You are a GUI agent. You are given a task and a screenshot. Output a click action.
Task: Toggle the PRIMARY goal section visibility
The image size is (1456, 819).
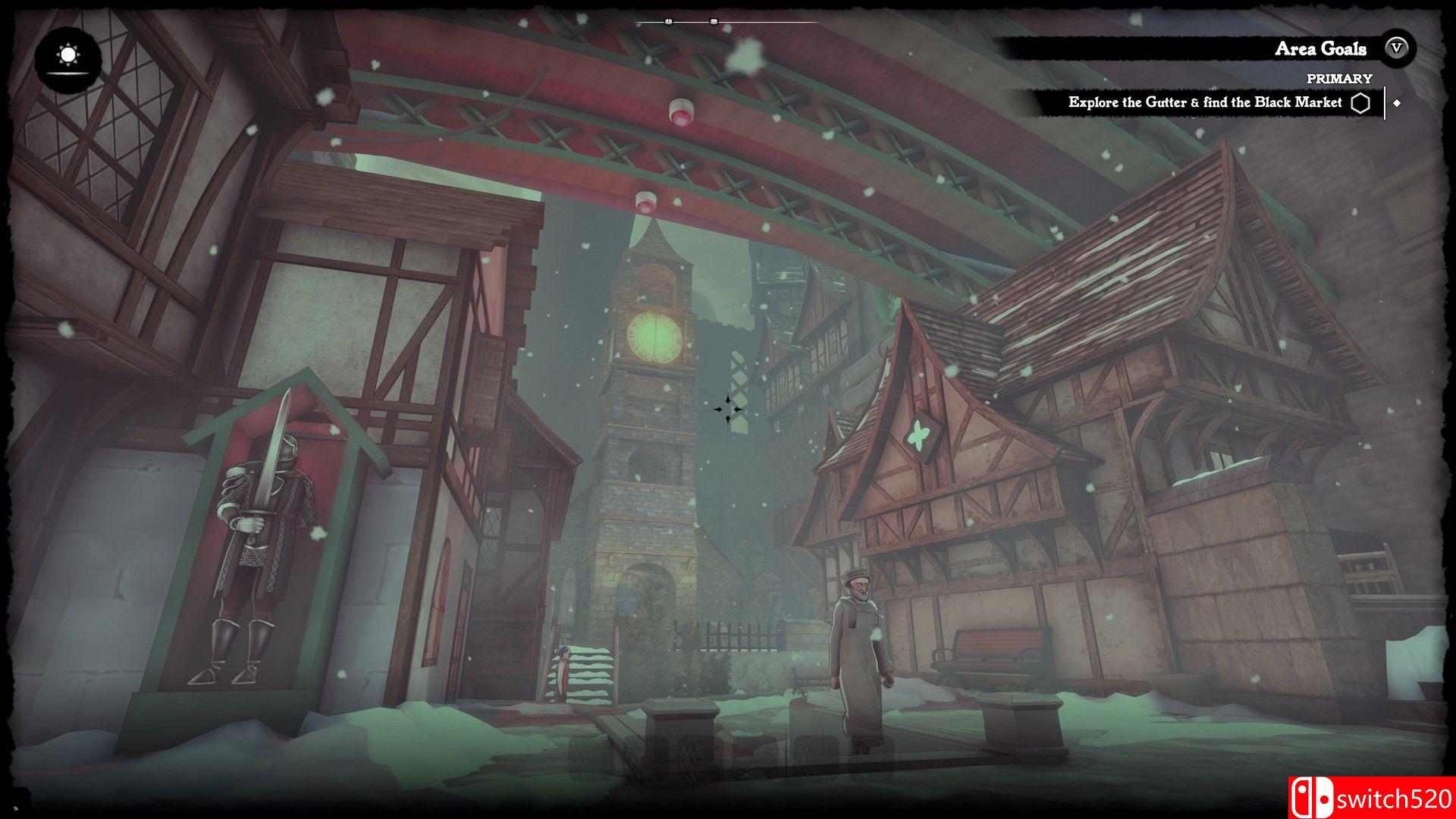[1339, 77]
